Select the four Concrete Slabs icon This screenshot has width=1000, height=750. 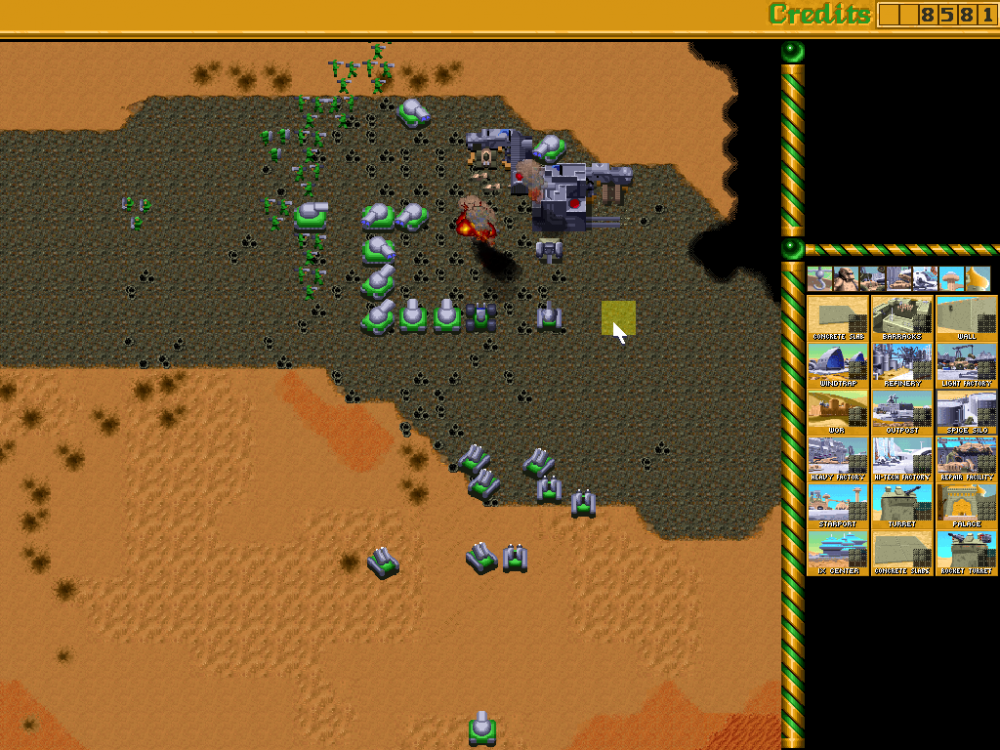902,553
